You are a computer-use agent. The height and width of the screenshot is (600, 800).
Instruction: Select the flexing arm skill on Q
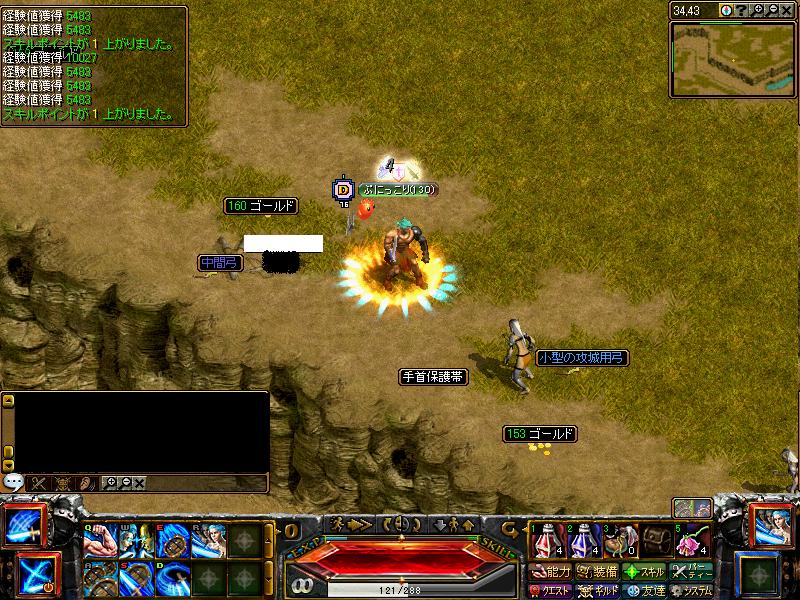101,541
